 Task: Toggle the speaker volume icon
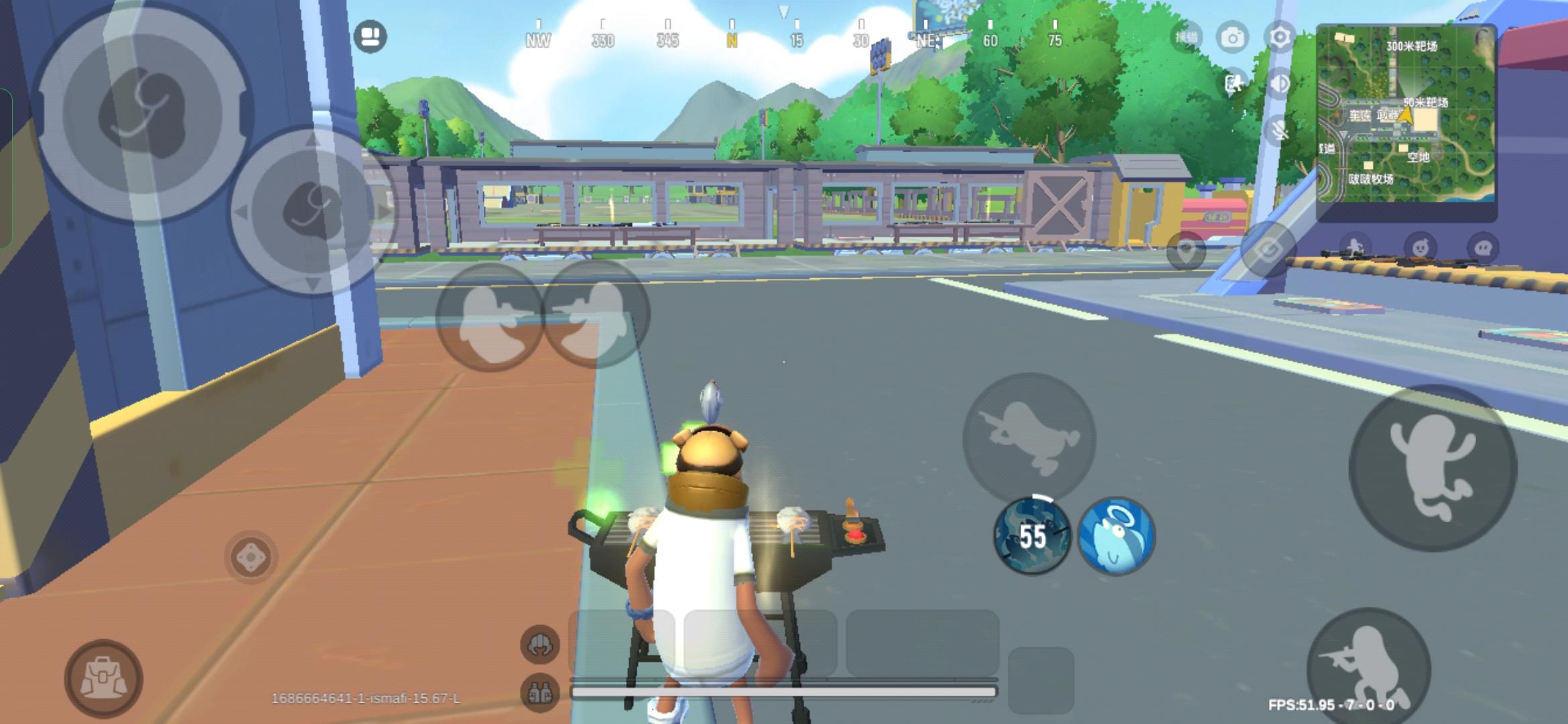pos(1280,83)
